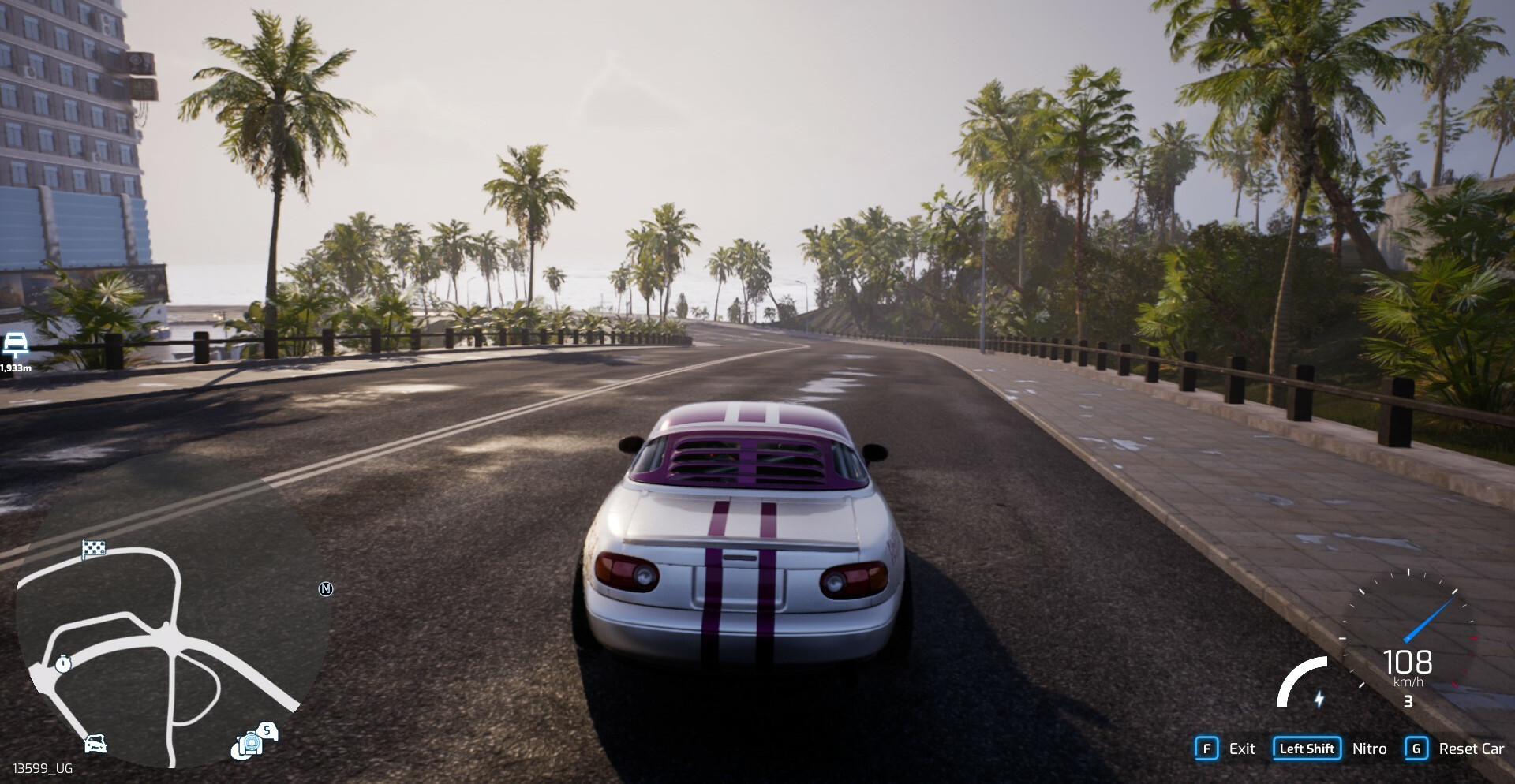This screenshot has width=1515, height=784.
Task: Click the checkered flag race marker on minimap
Action: tap(94, 548)
